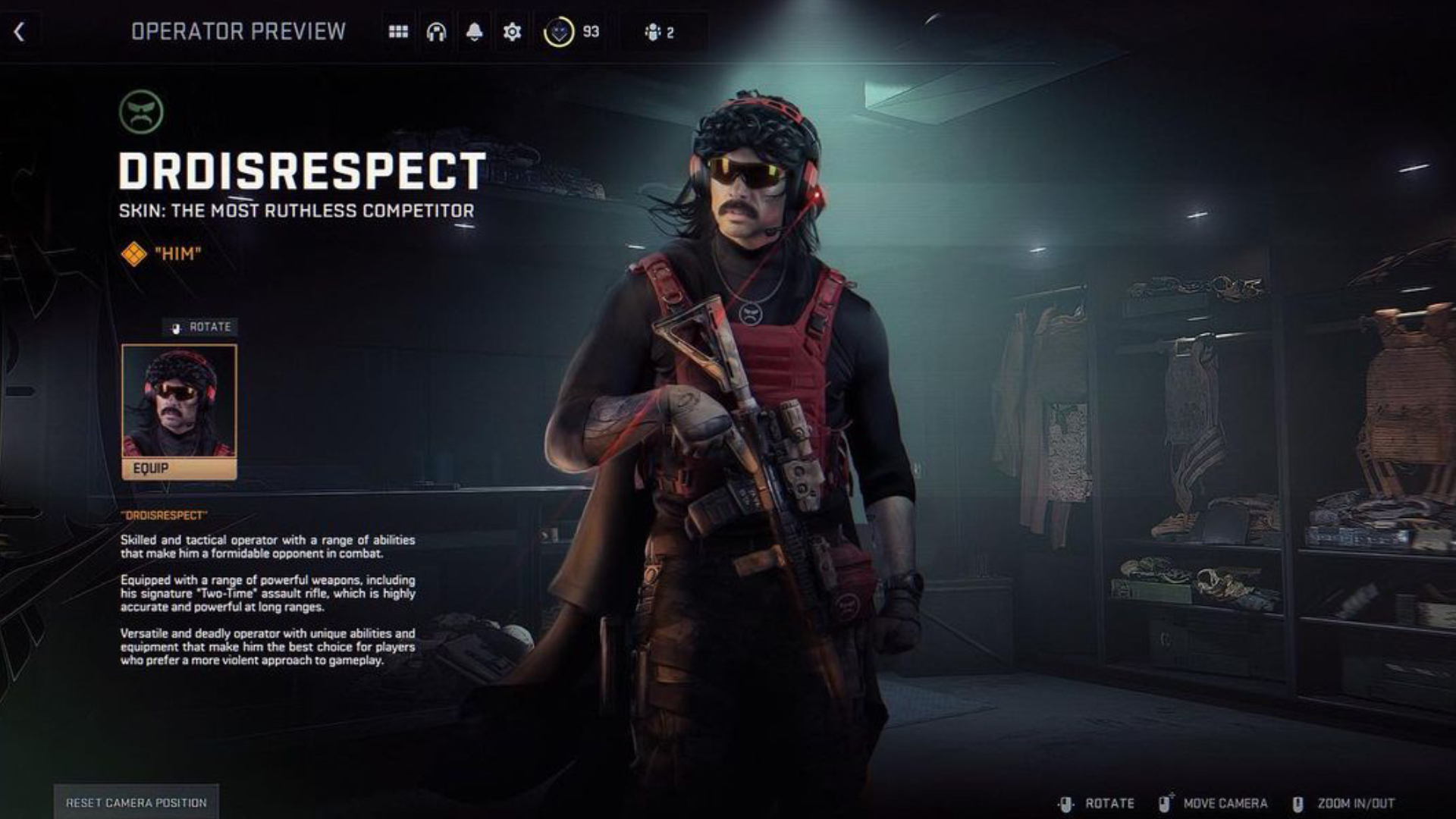Open settings with the gear icon
The width and height of the screenshot is (1456, 819).
point(512,32)
